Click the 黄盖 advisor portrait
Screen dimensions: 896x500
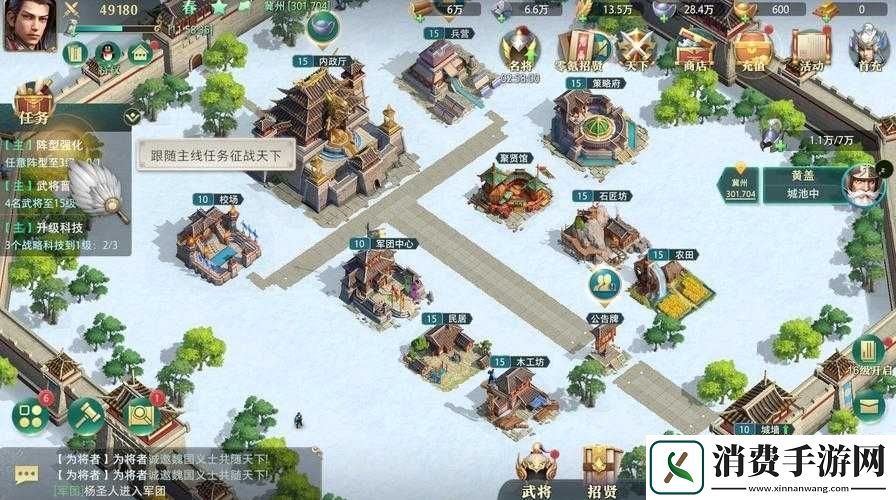point(860,184)
